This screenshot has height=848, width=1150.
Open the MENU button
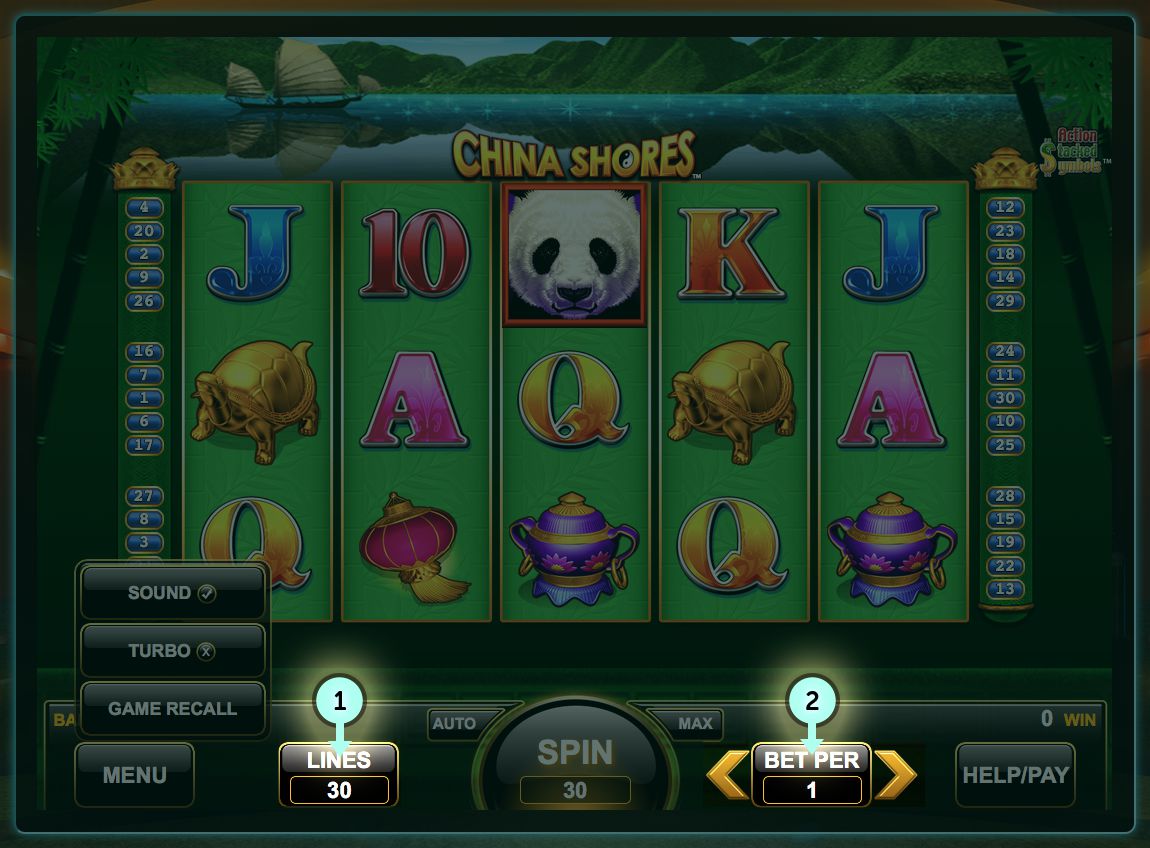[134, 775]
